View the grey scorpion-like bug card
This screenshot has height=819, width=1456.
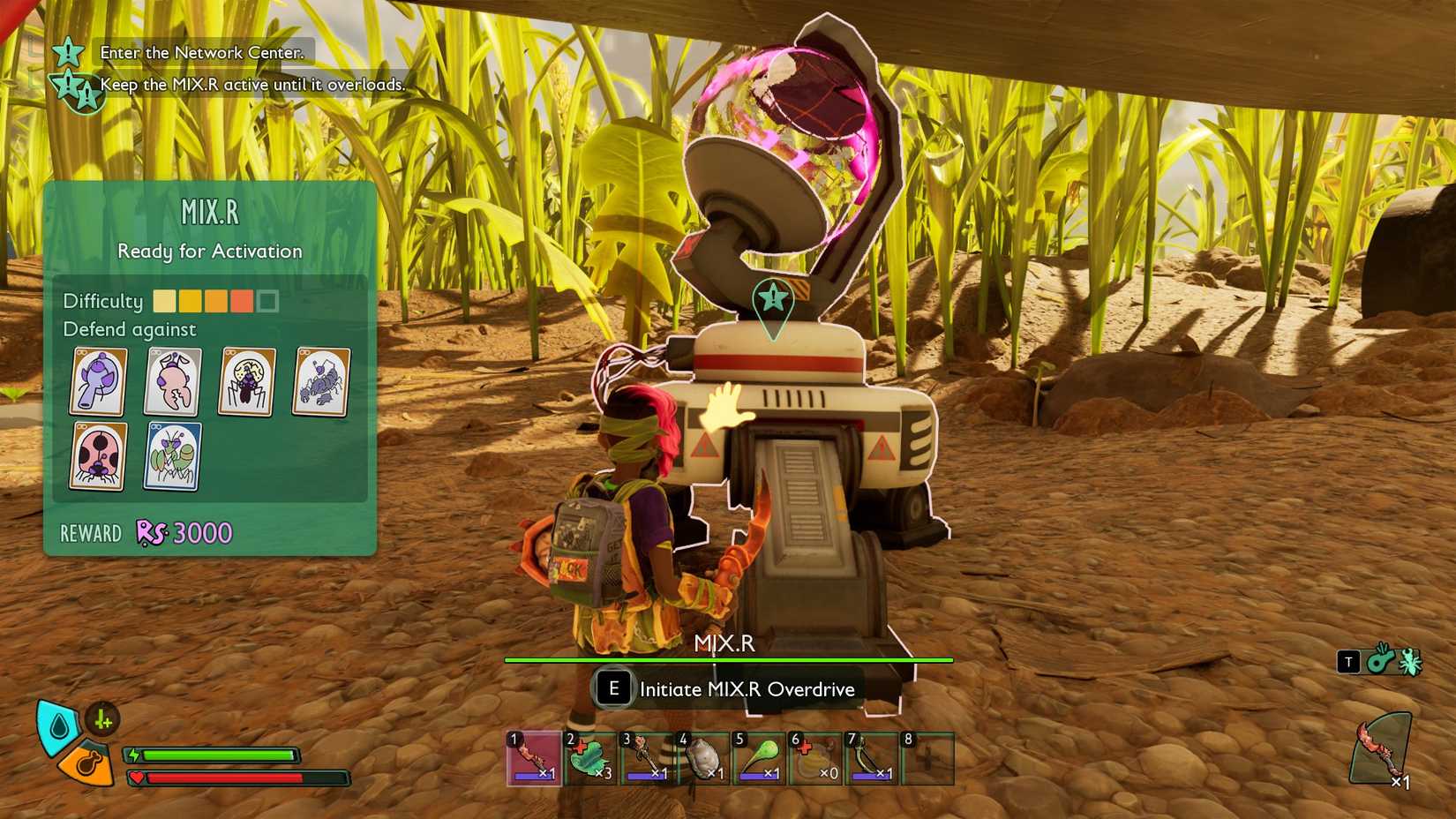tap(321, 381)
